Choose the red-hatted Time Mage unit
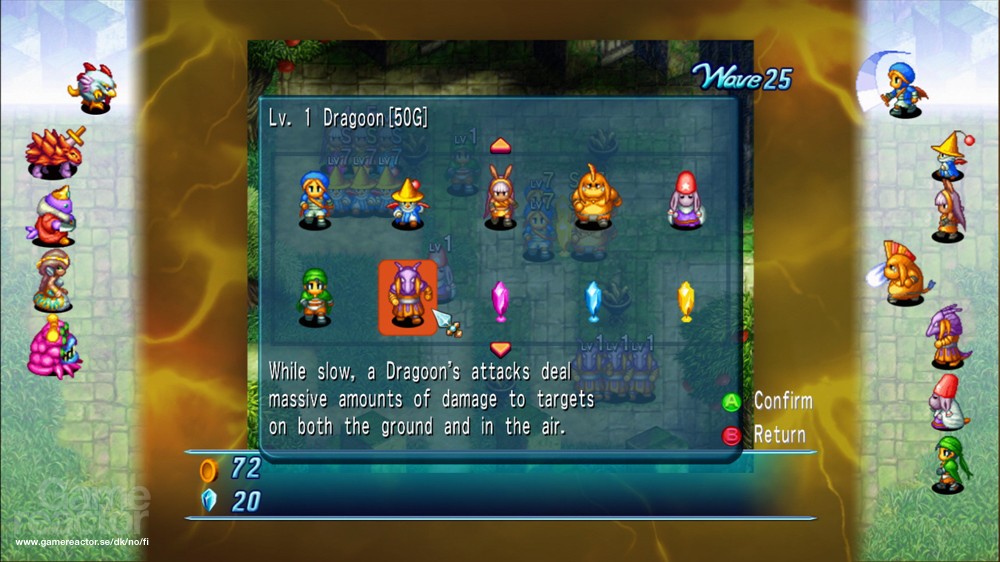The image size is (1000, 562). pos(685,198)
